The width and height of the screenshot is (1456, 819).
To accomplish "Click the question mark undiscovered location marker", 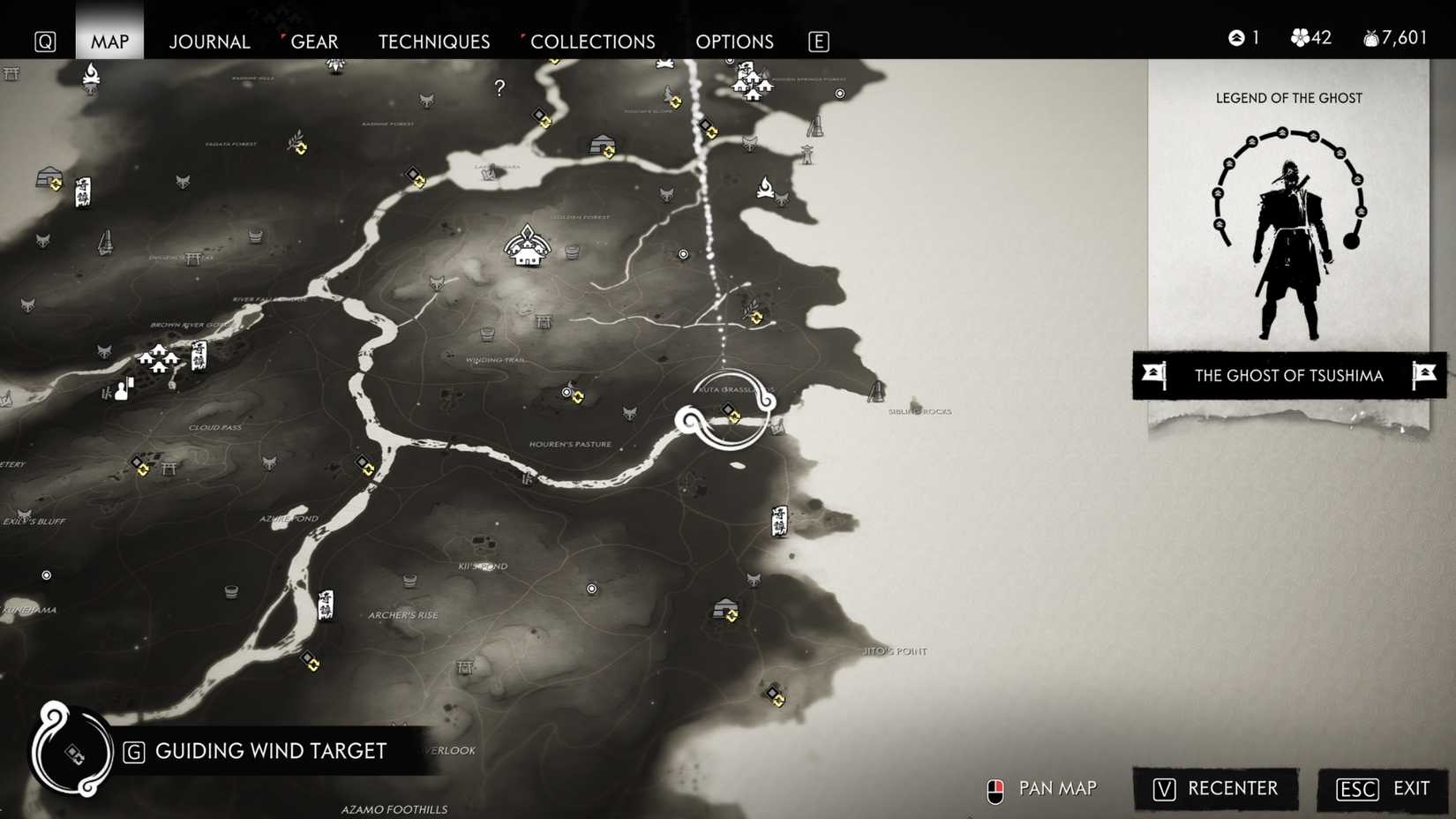I will [499, 87].
